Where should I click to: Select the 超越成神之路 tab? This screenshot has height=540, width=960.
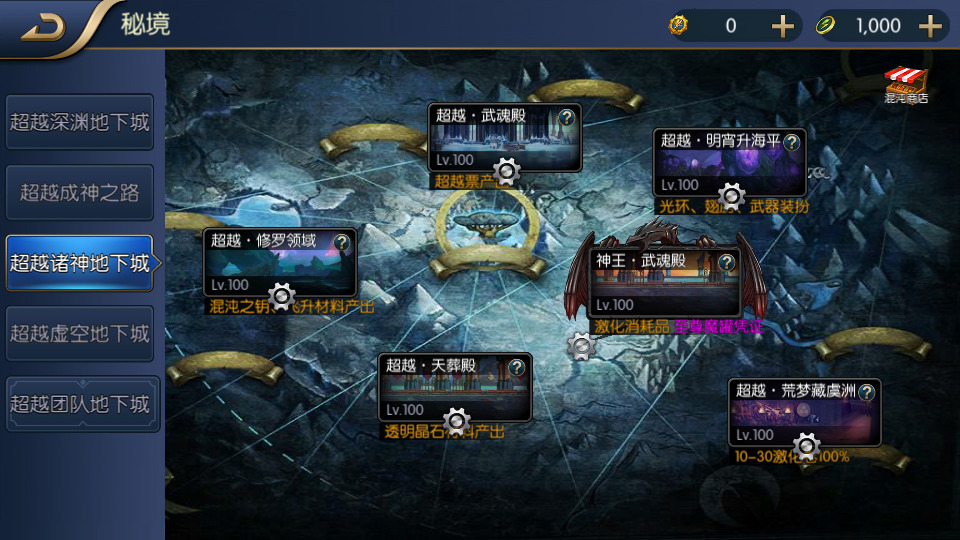(80, 193)
